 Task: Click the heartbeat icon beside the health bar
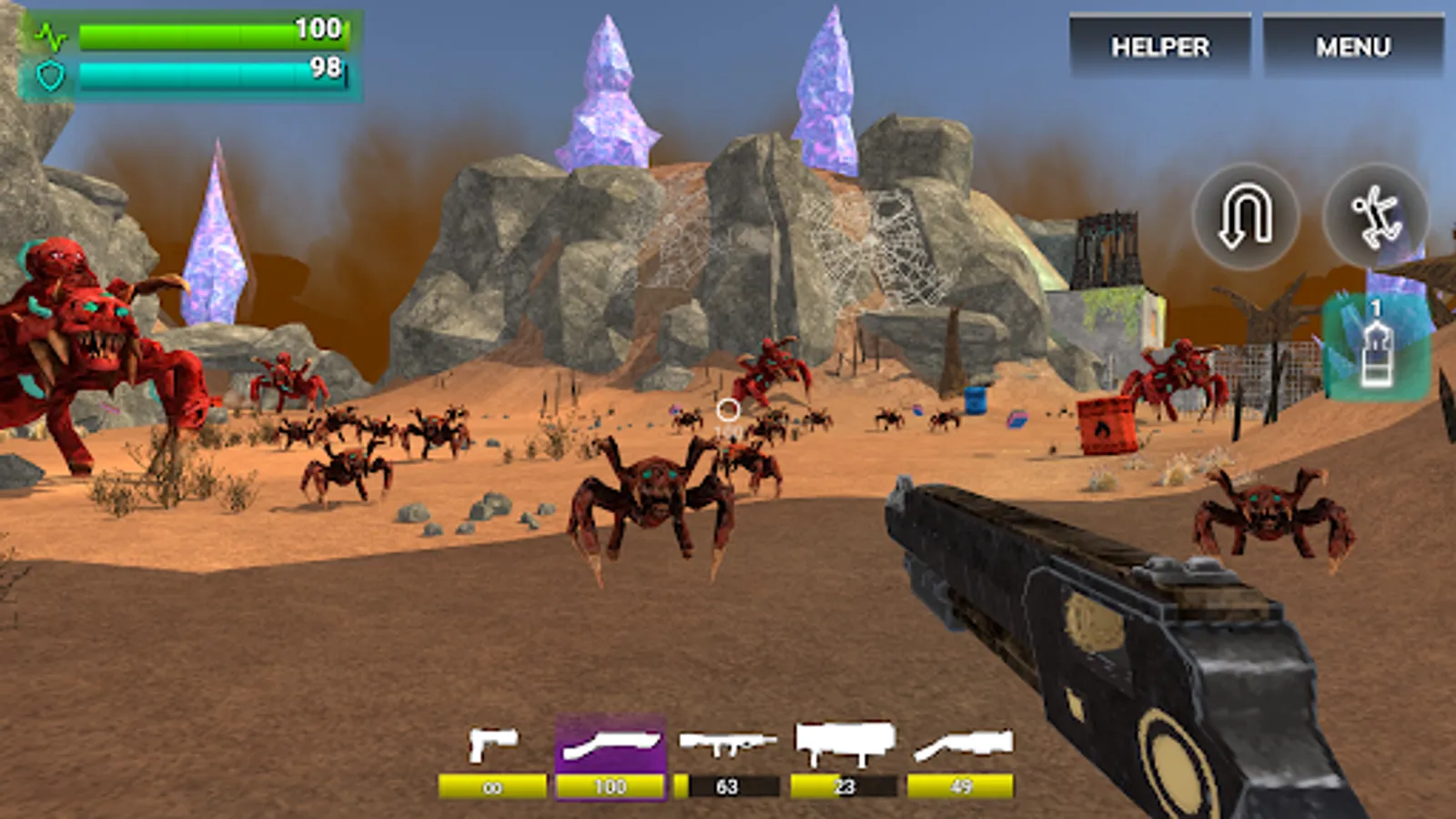coord(52,34)
